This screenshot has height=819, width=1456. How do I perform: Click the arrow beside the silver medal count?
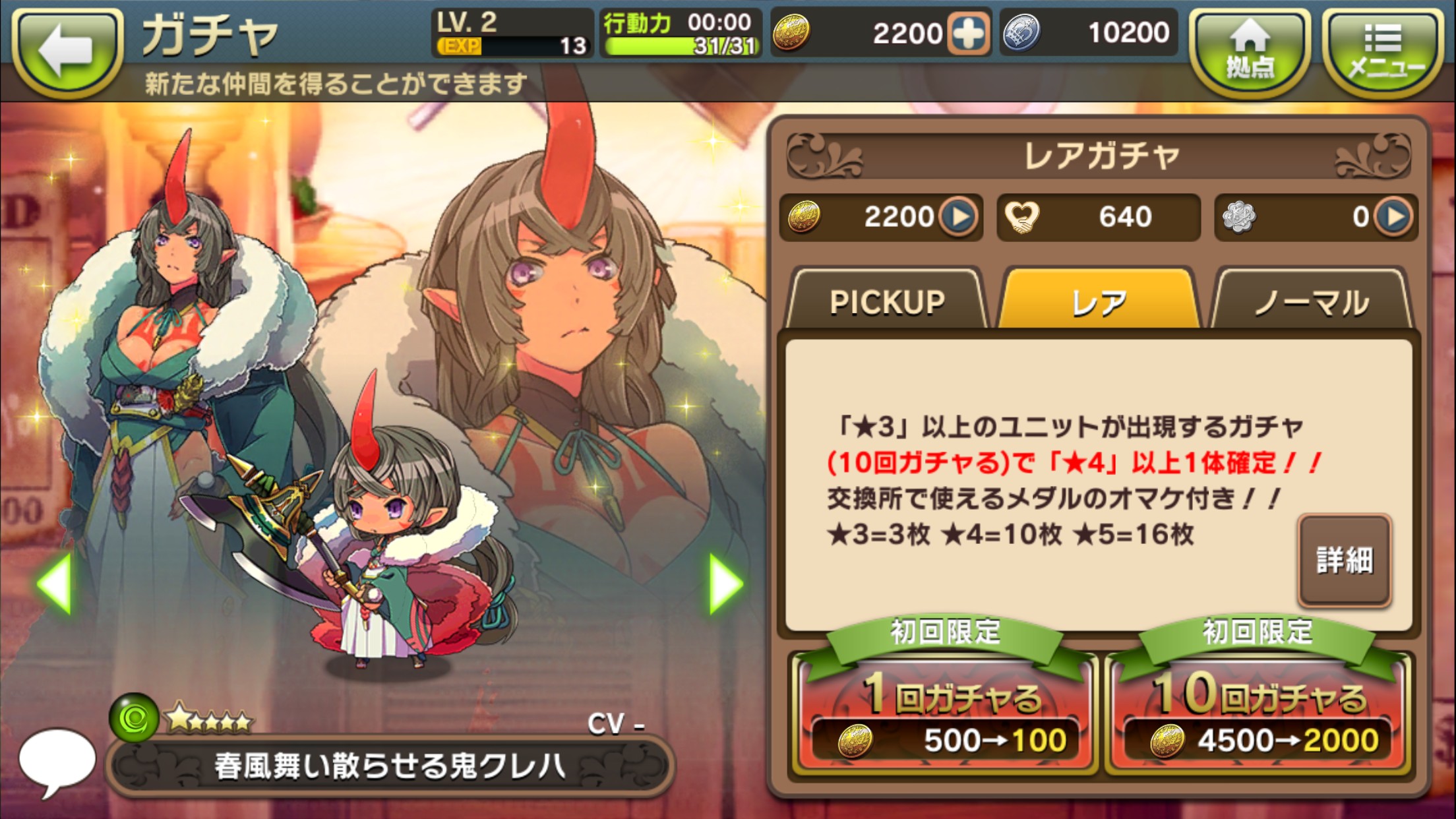tap(1393, 216)
